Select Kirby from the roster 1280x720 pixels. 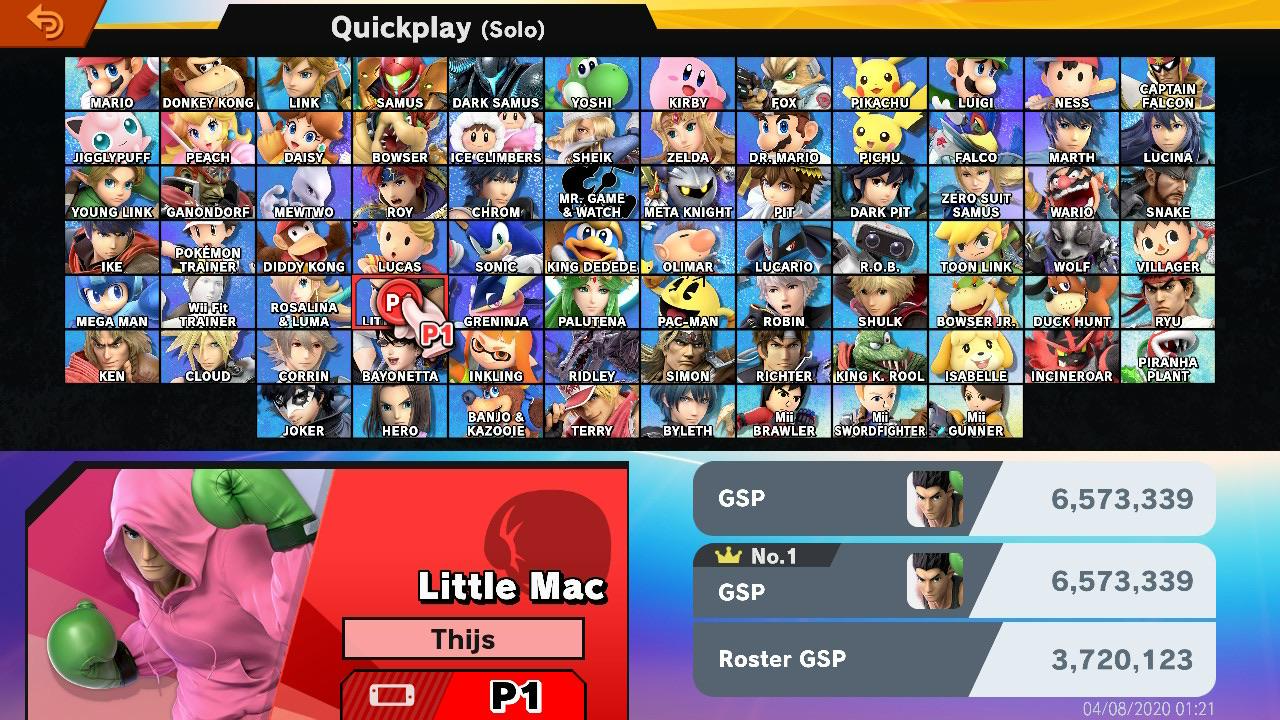point(688,82)
